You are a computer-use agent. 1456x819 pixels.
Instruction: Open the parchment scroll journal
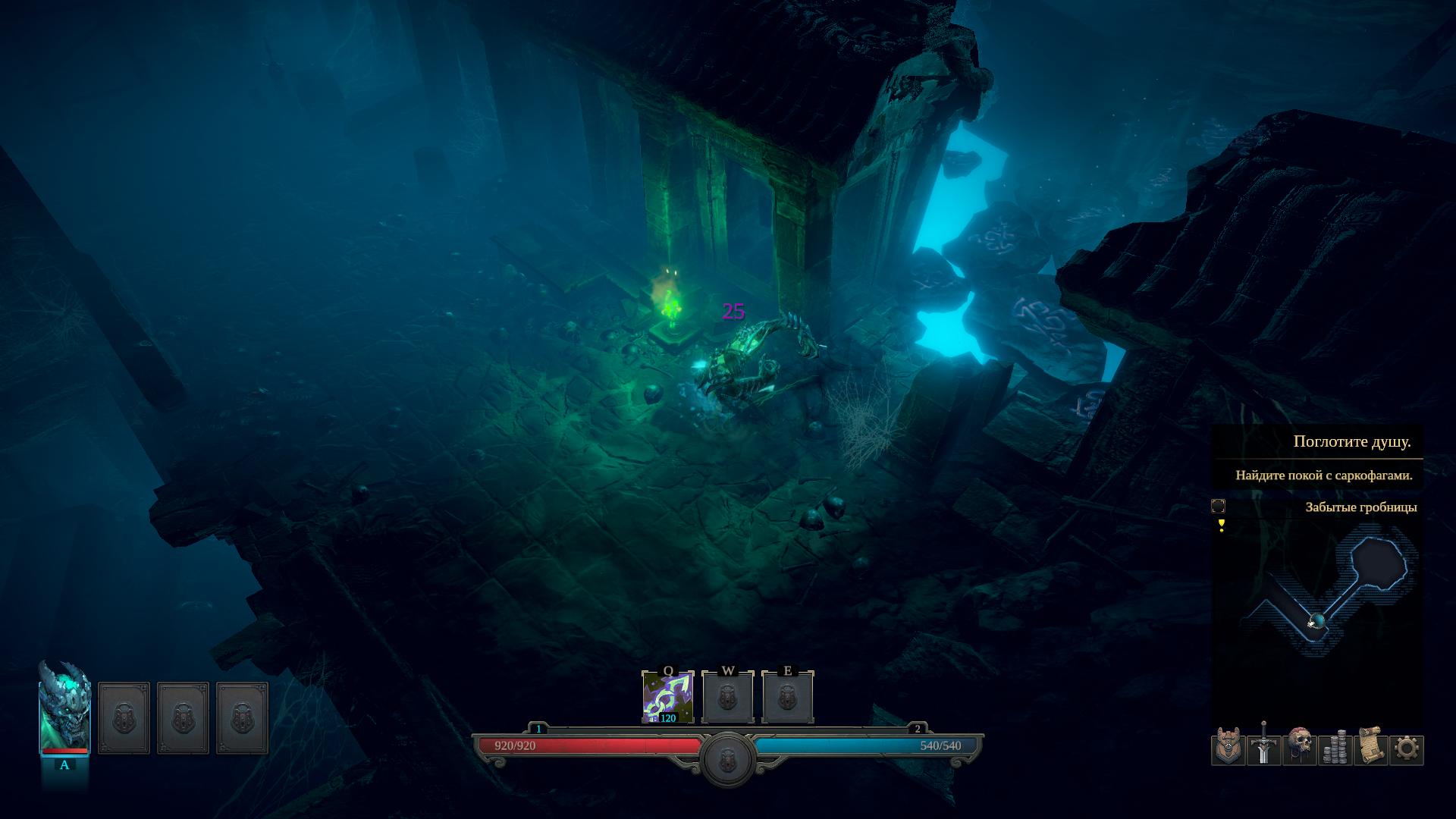click(x=1370, y=748)
